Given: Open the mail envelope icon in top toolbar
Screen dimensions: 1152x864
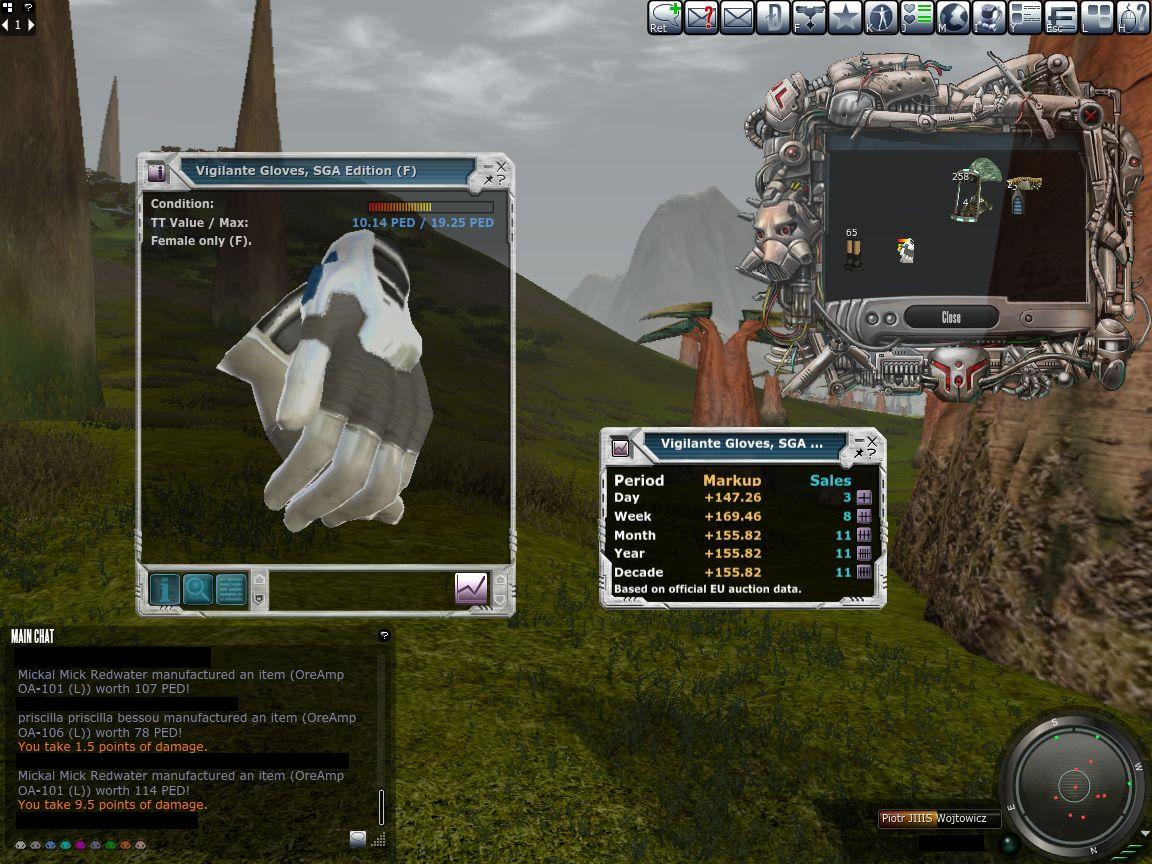Looking at the screenshot, I should coord(737,17).
